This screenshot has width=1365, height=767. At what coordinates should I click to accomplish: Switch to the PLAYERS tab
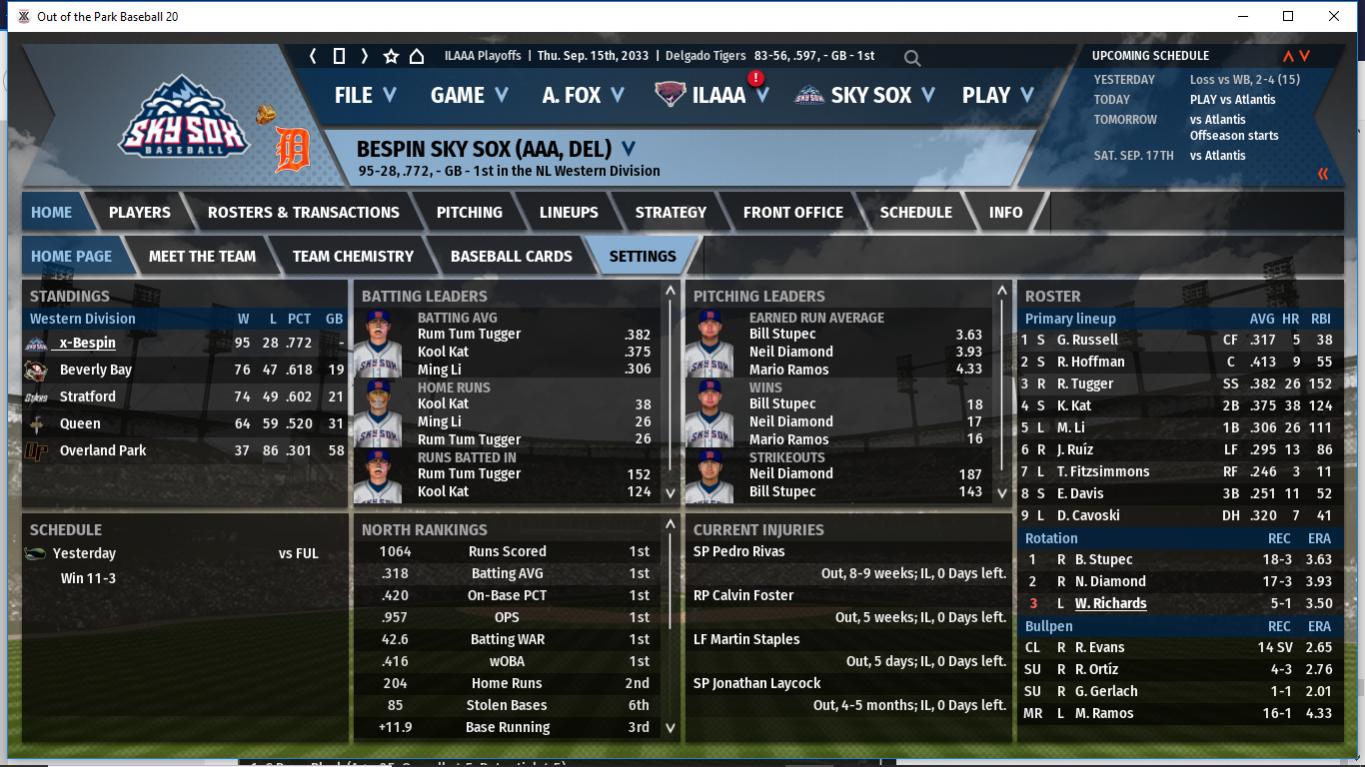[139, 212]
